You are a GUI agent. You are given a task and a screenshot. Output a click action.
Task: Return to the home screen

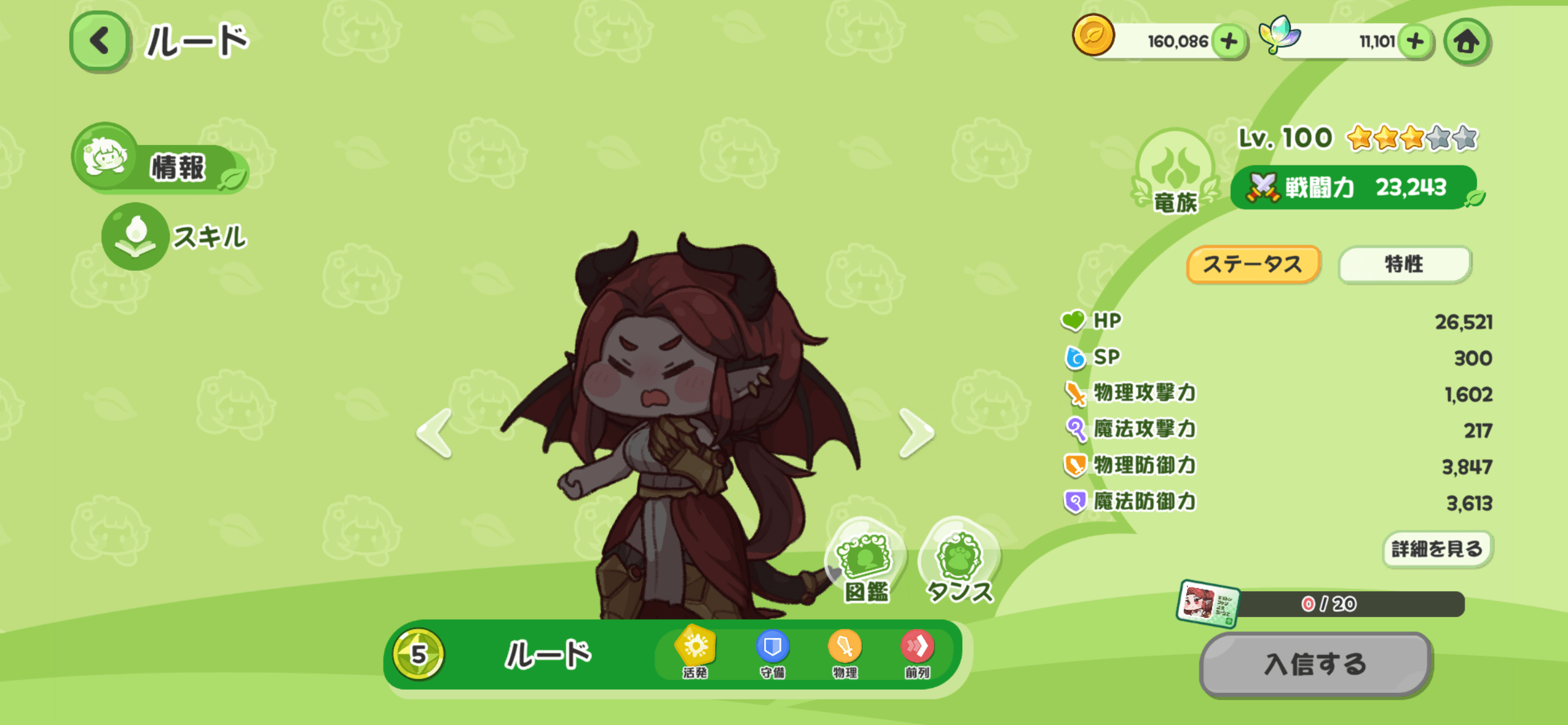[x=1466, y=42]
